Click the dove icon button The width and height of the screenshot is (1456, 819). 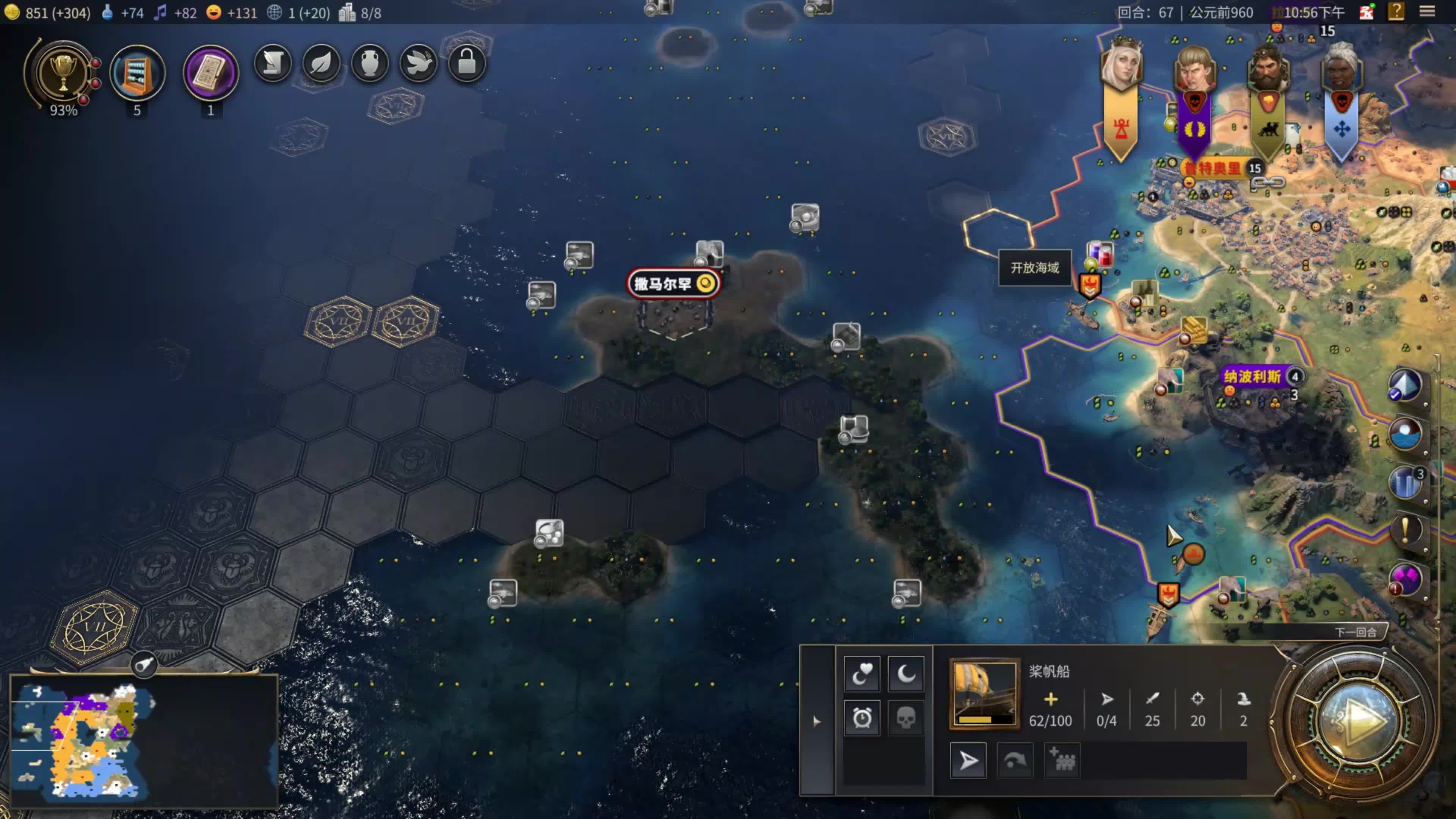[x=418, y=63]
